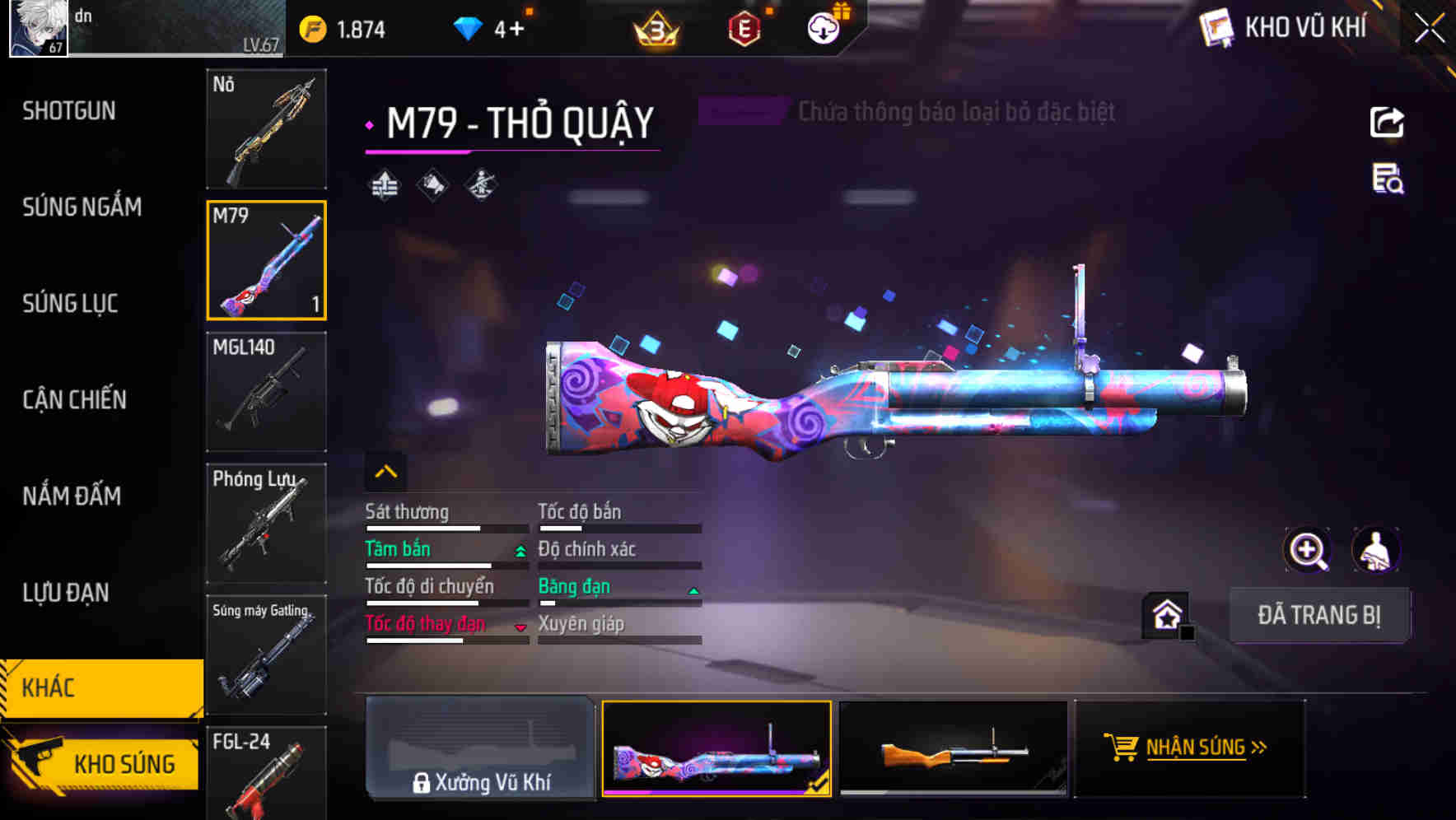Select the SÚNG LỤC category
This screenshot has width=1456, height=820.
pyautogui.click(x=70, y=304)
